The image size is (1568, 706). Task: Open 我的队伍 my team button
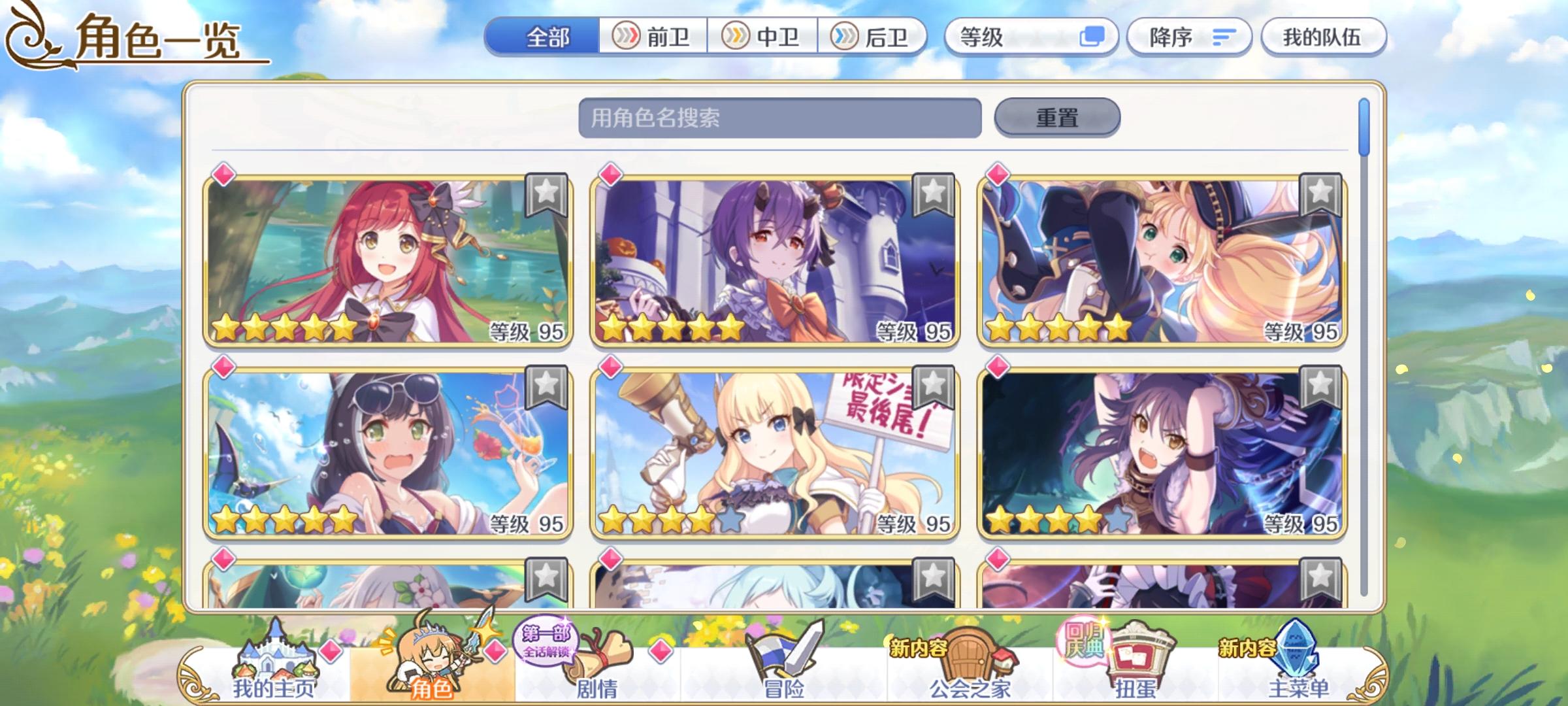click(x=1323, y=37)
